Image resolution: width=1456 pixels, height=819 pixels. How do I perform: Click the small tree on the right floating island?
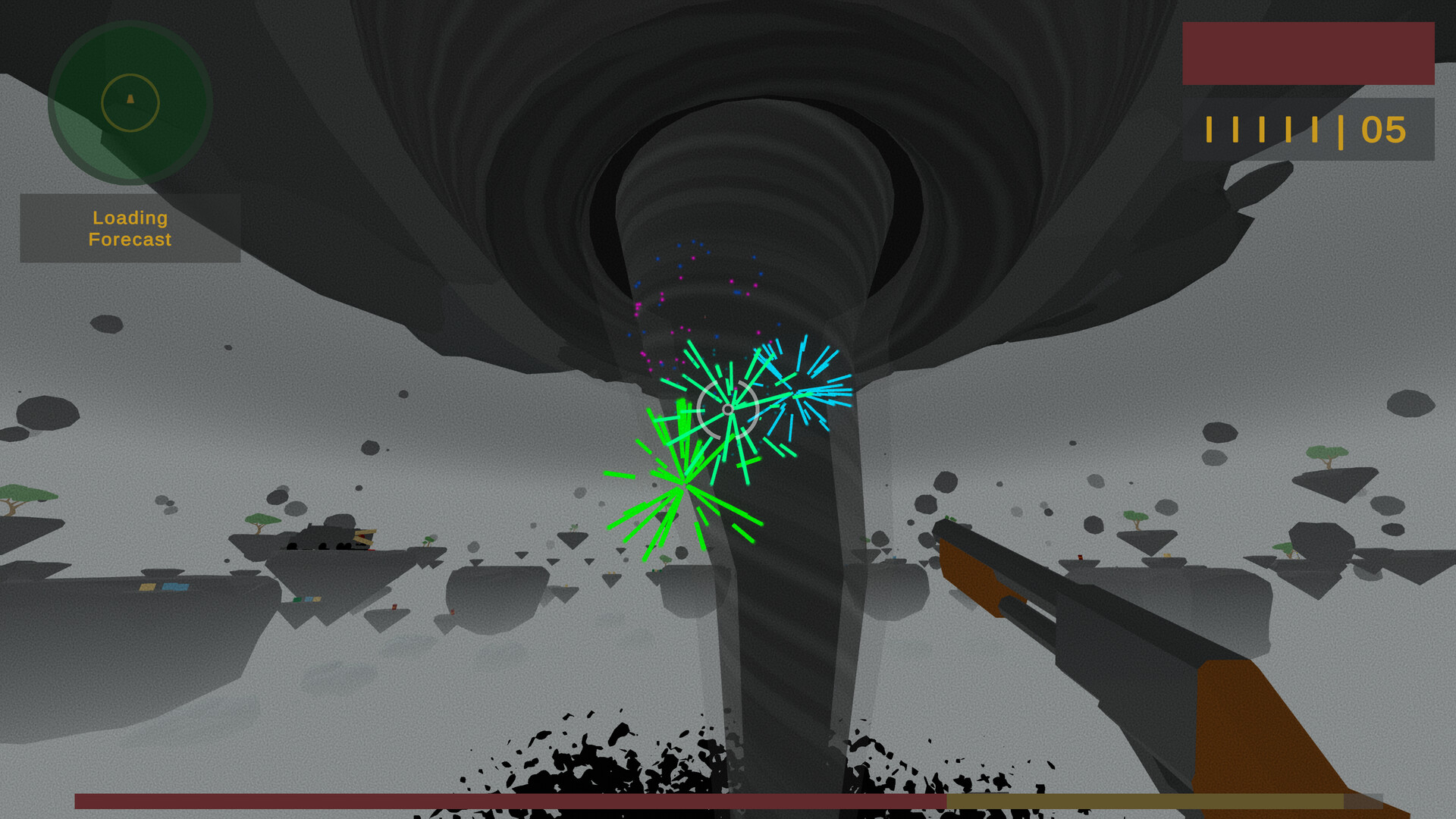pos(1327,453)
